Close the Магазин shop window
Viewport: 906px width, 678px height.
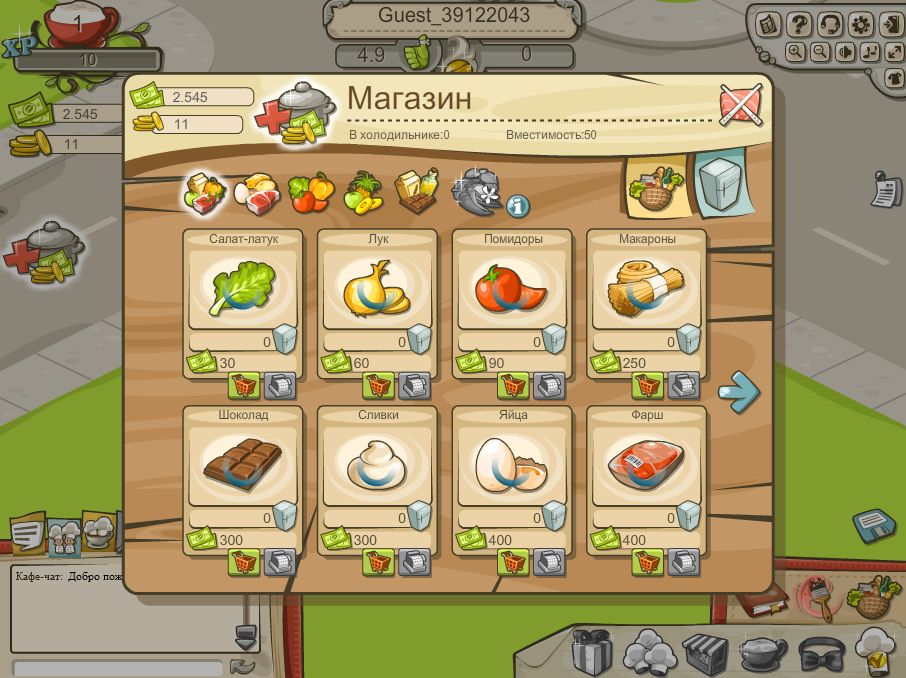click(x=742, y=104)
